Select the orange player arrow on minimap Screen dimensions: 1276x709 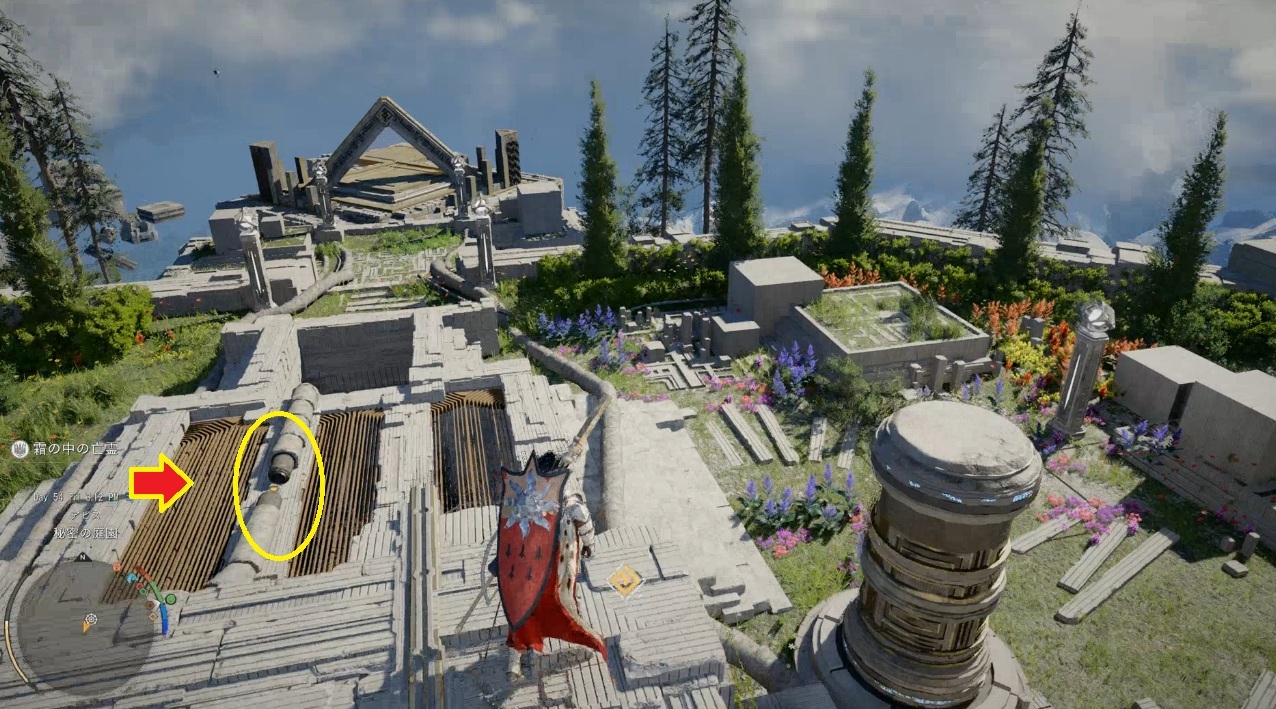point(88,626)
